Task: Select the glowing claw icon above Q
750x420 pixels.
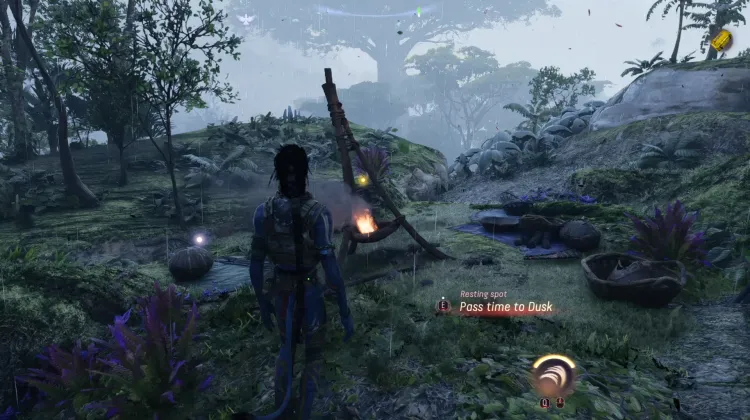Action: pos(552,375)
